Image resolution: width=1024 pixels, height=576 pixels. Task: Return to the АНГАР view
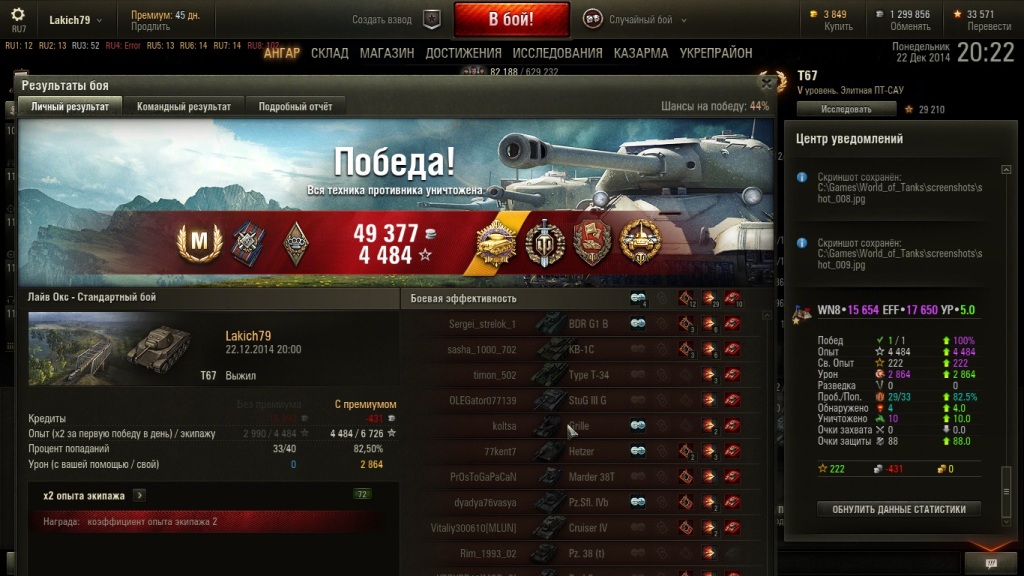[281, 53]
